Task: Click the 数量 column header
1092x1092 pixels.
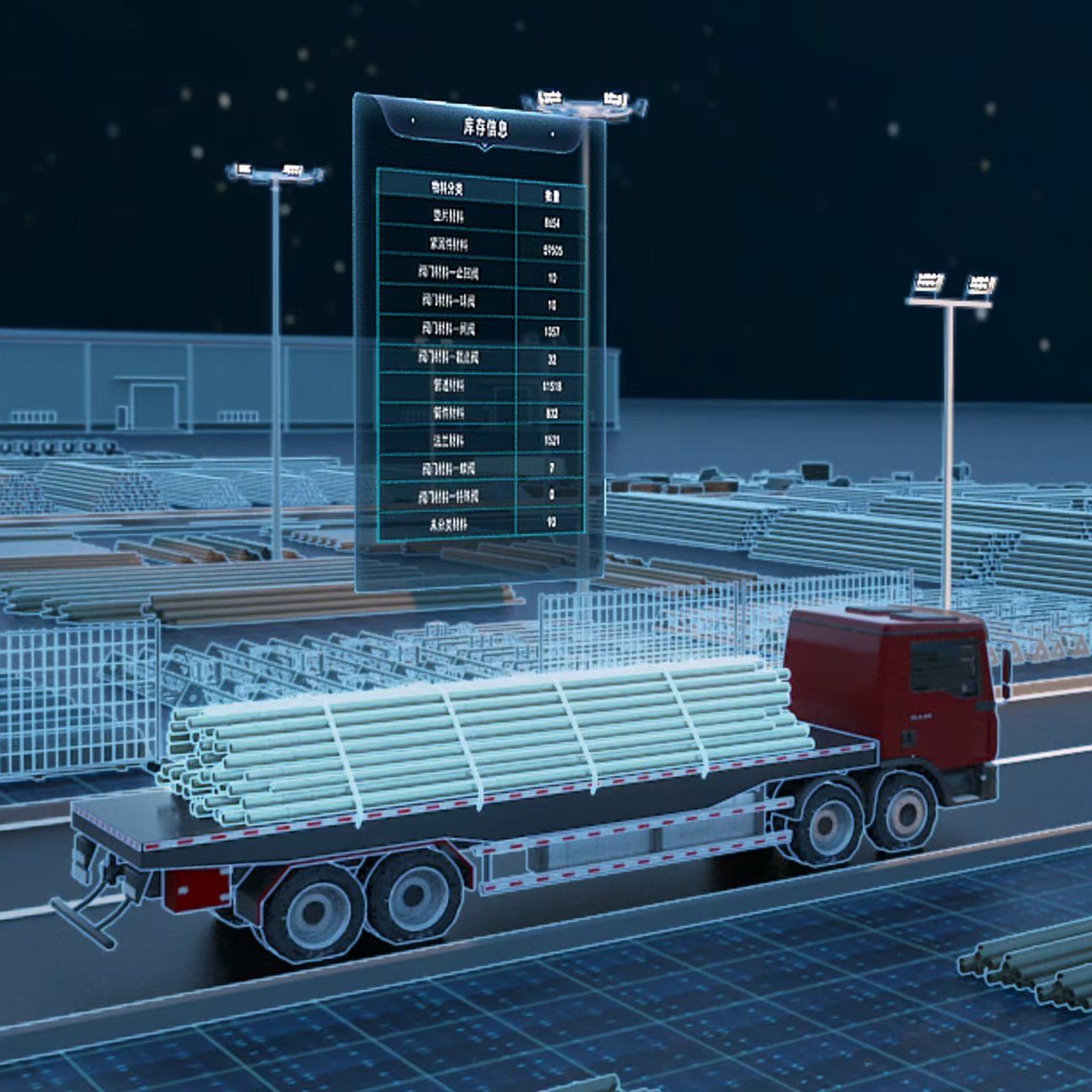Action: (x=552, y=195)
